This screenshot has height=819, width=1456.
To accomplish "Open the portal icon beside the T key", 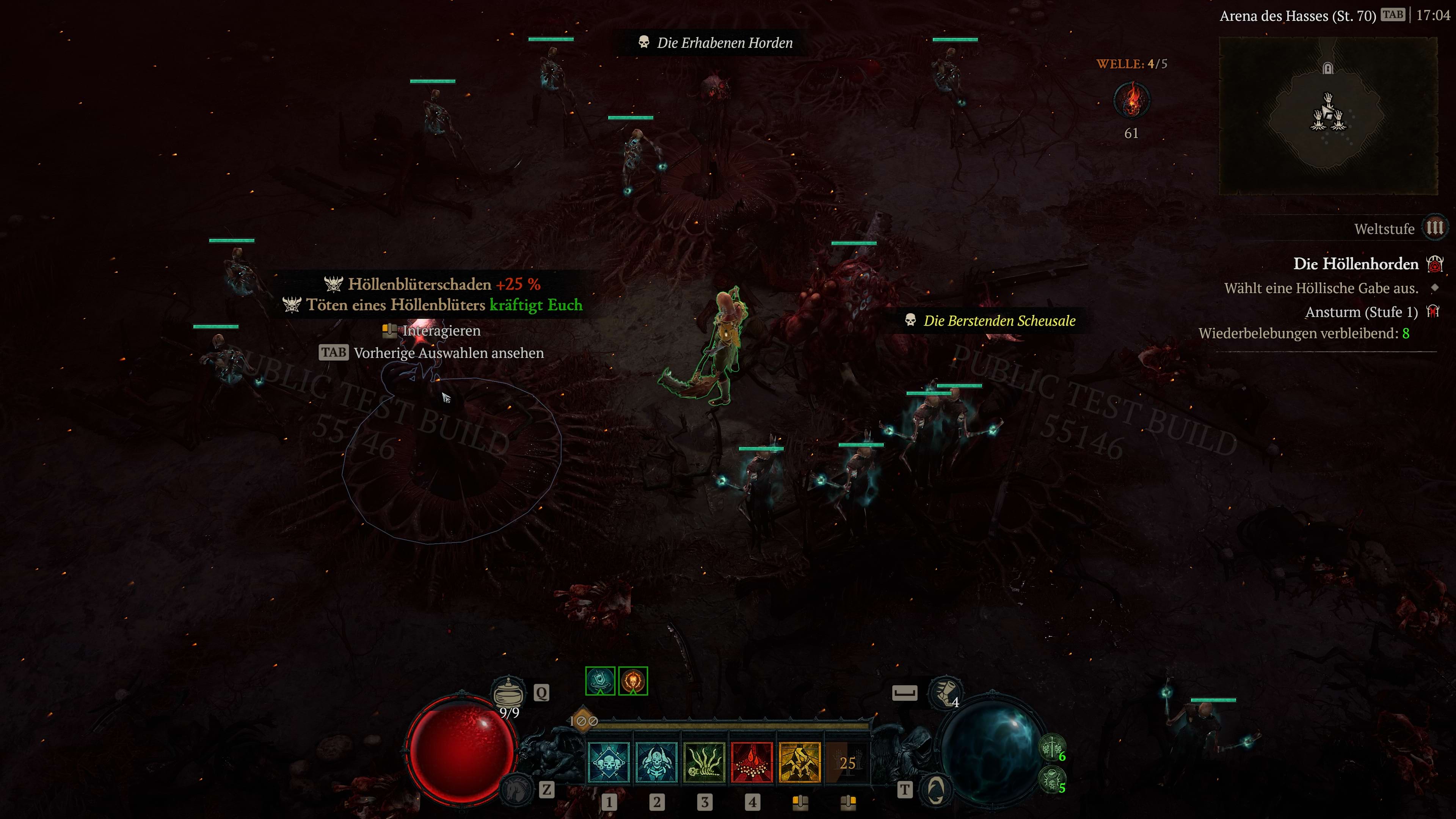I will click(935, 789).
